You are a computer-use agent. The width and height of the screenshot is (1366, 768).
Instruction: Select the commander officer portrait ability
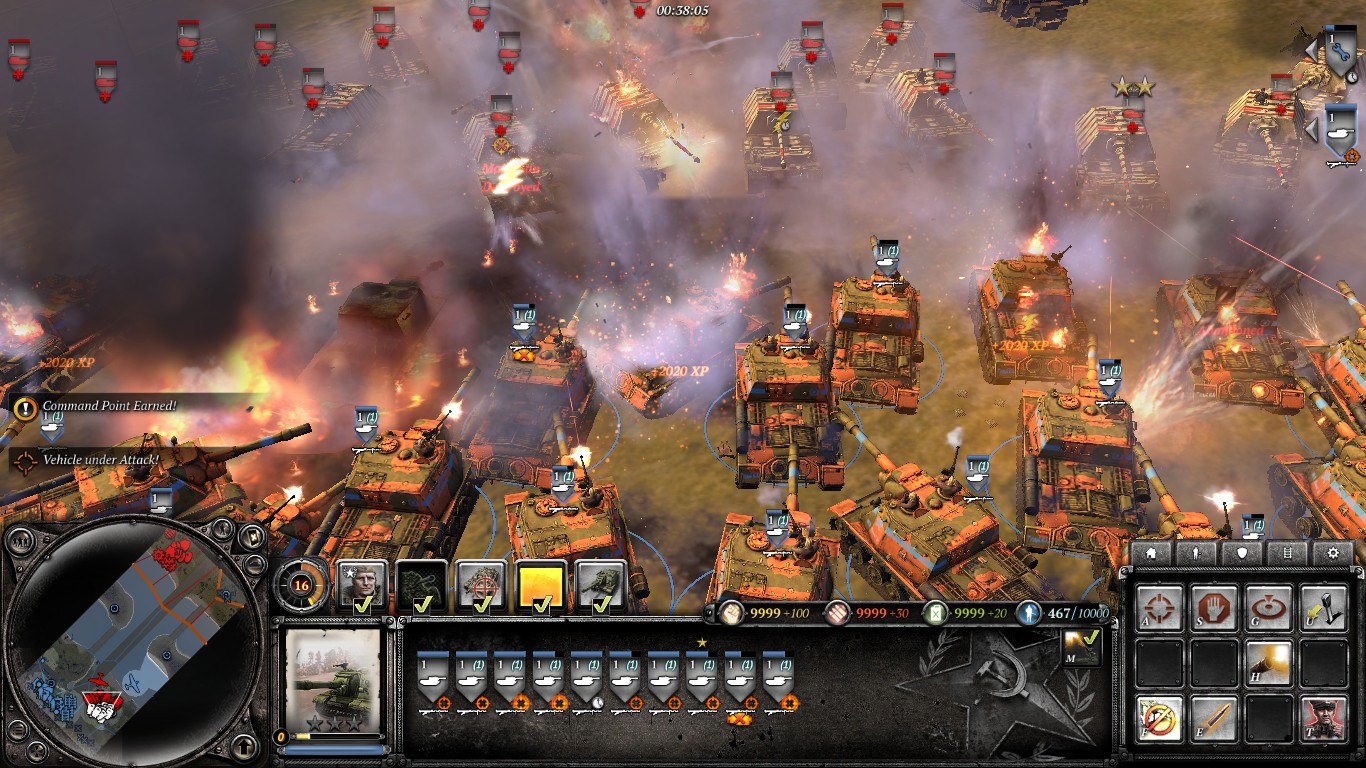pyautogui.click(x=362, y=585)
